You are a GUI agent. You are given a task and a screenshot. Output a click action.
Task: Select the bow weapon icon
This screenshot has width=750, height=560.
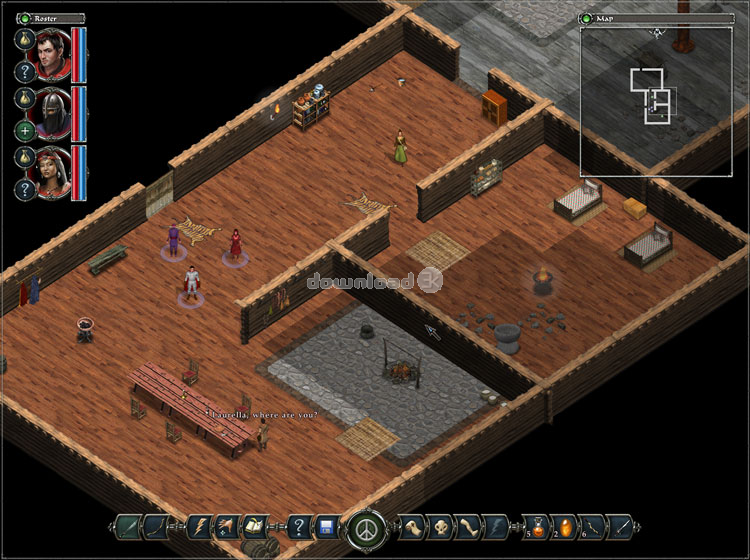coord(155,527)
